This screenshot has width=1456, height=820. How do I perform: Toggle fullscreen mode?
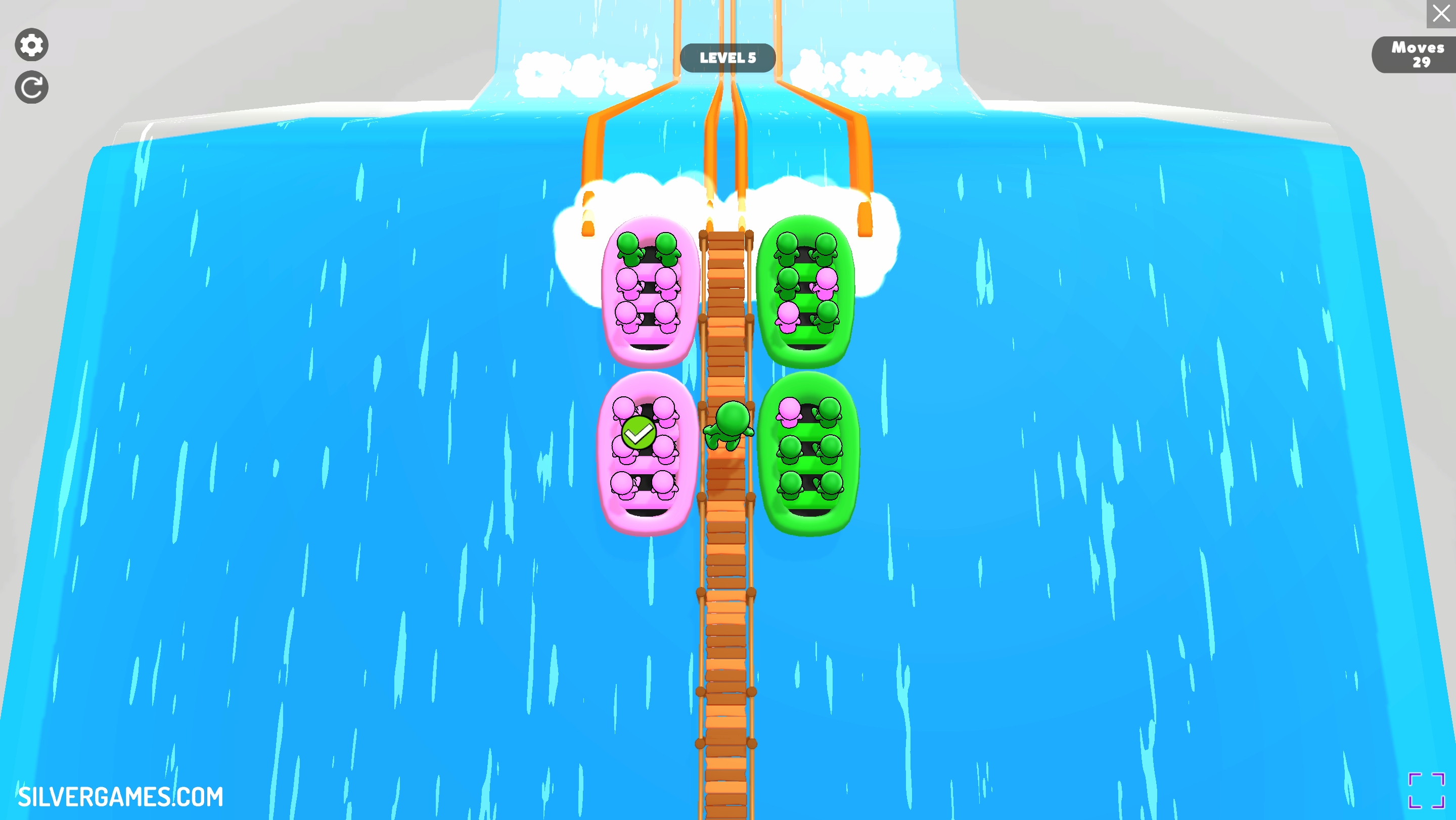tap(1426, 790)
